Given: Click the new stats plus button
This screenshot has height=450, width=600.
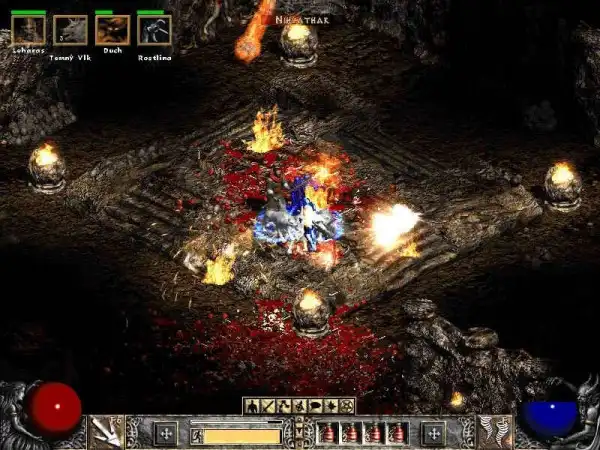Looking at the screenshot, I should [166, 433].
